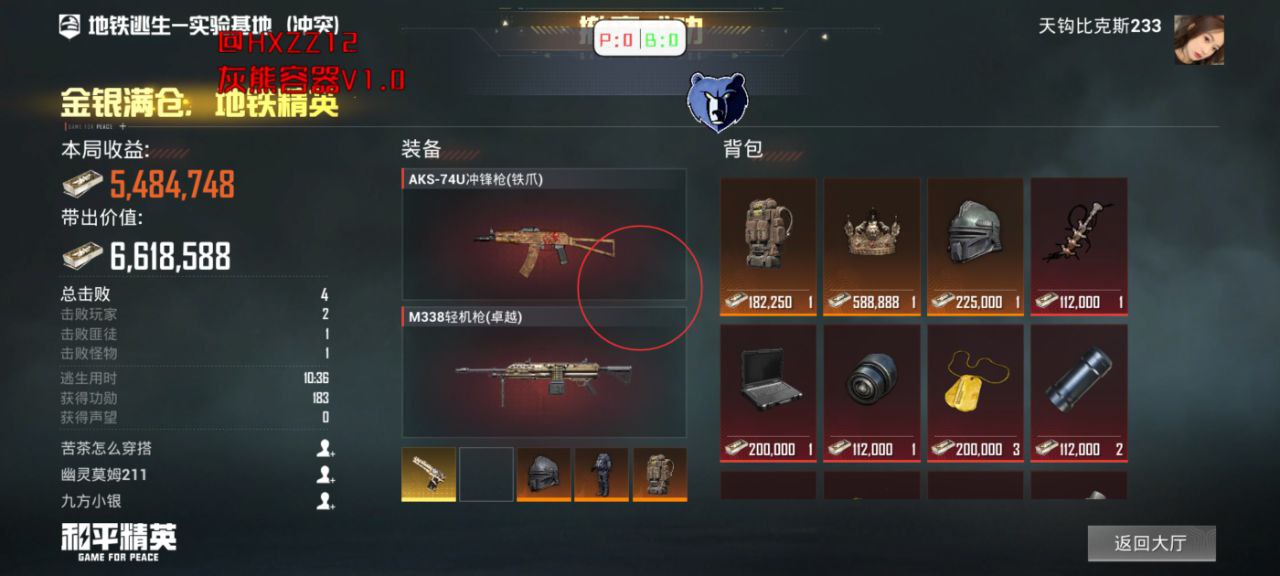Select the AKS-74U submachine gun equipment slot
Viewport: 1280px width, 576px height.
click(x=543, y=235)
